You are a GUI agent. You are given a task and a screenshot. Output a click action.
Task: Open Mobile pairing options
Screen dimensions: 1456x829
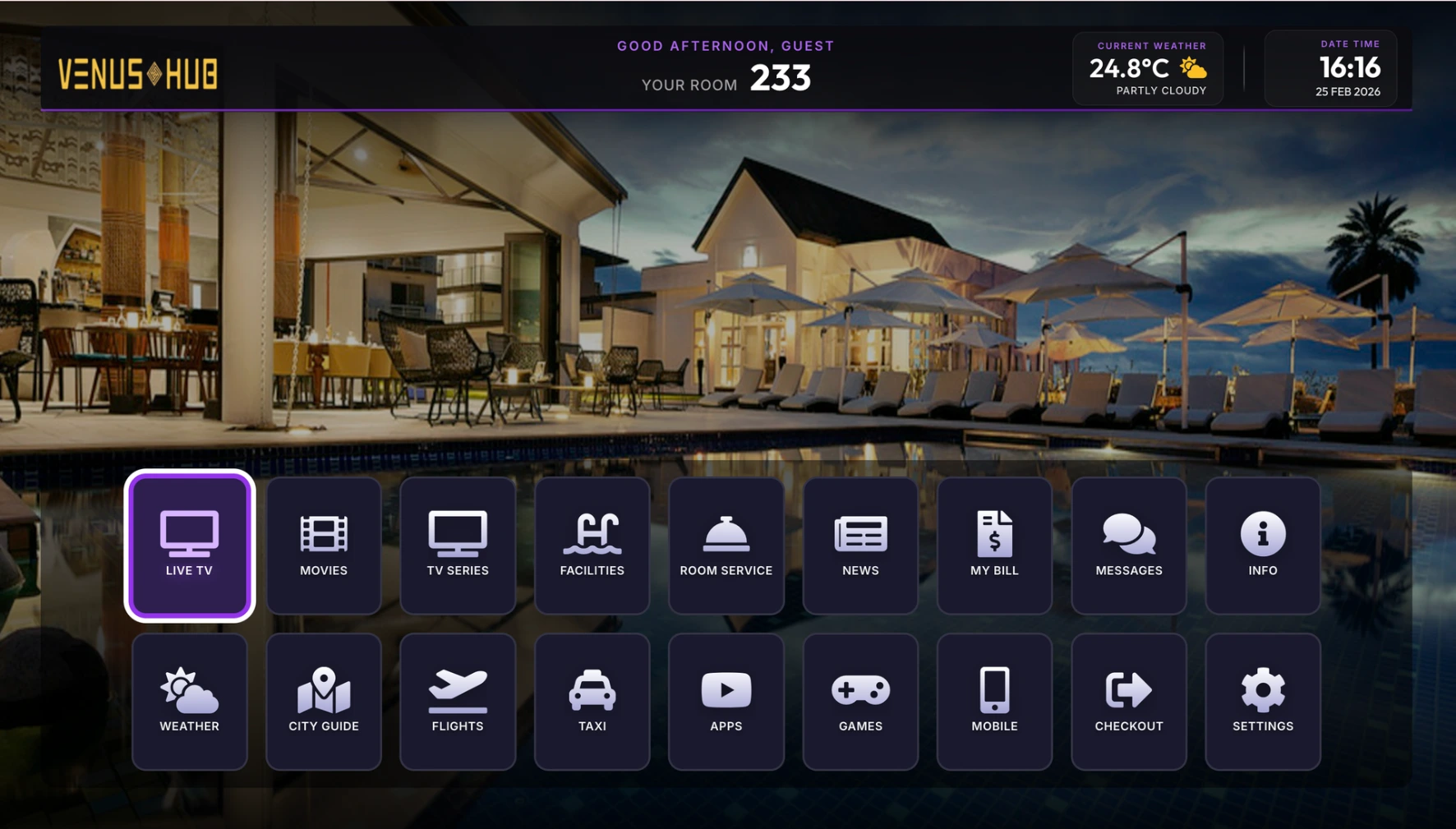click(x=994, y=701)
